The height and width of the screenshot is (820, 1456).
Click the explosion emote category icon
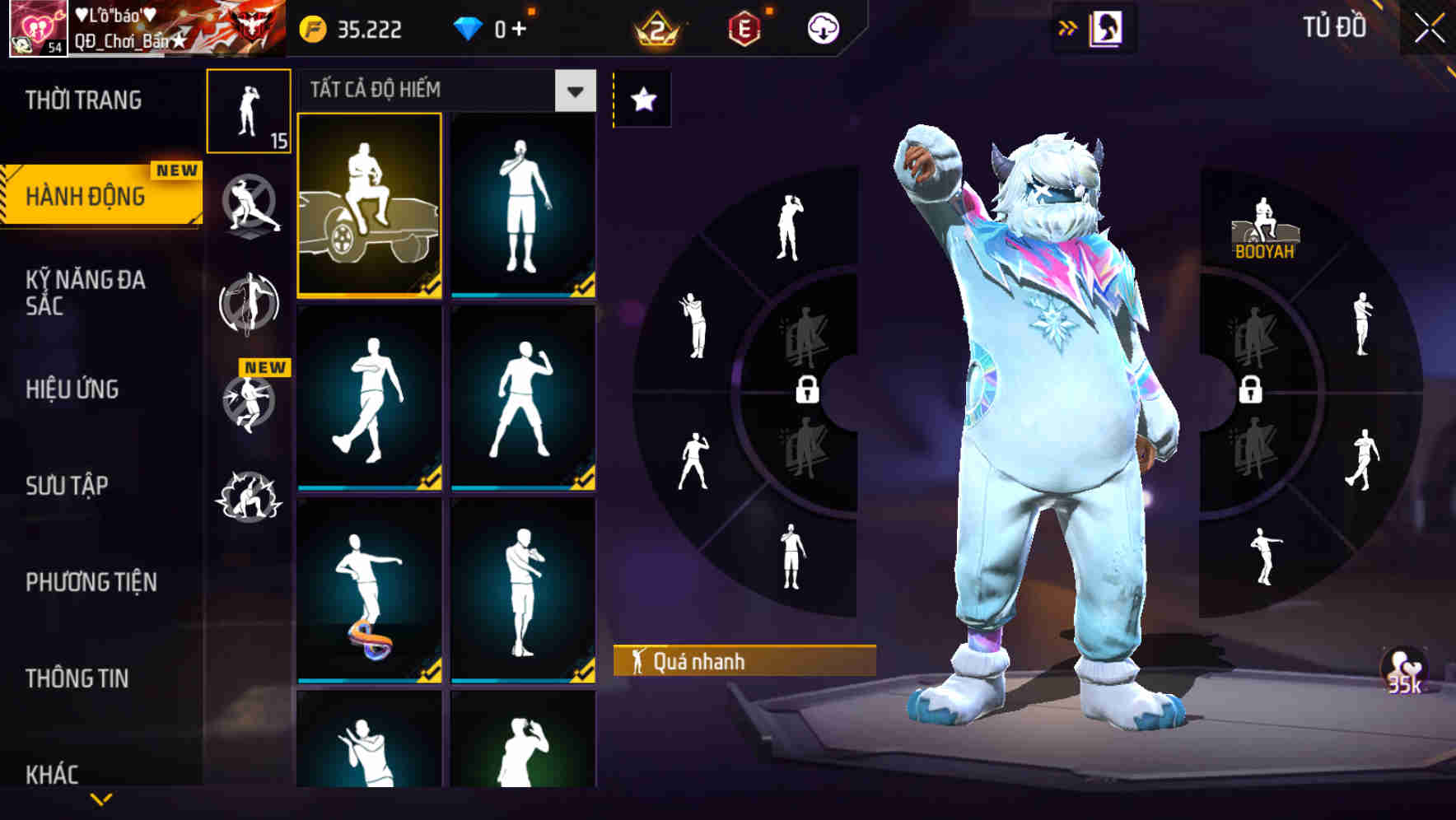[x=250, y=494]
